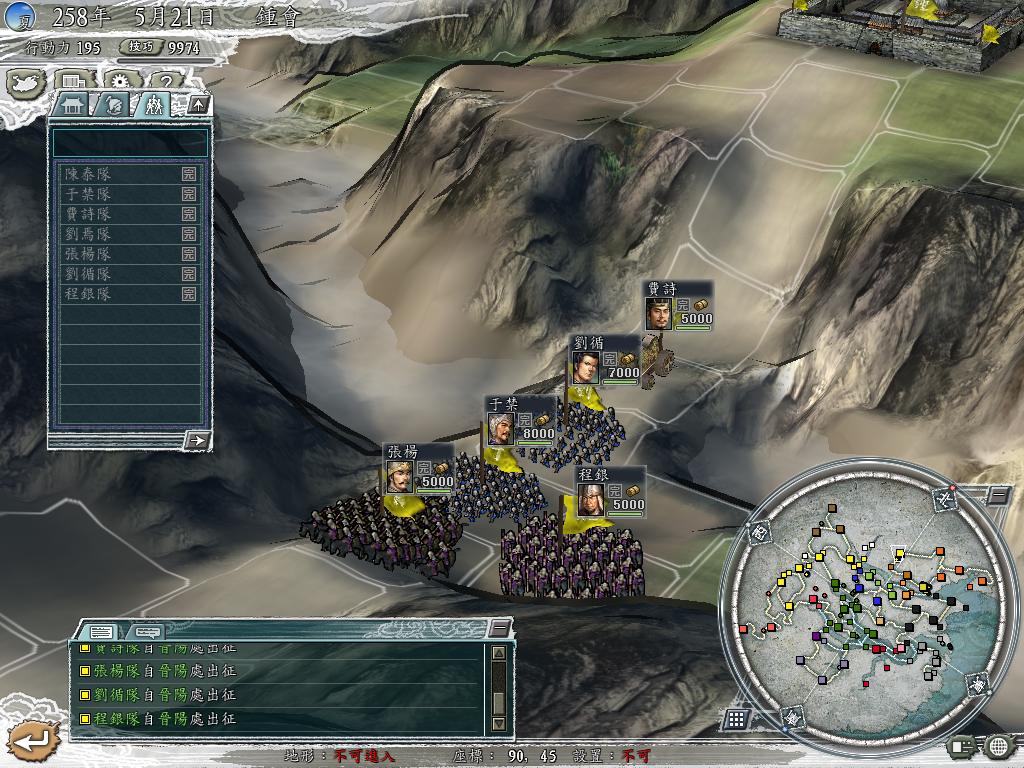The height and width of the screenshot is (768, 1024).
Task: Switch to the troop units list tab
Action: (x=153, y=104)
